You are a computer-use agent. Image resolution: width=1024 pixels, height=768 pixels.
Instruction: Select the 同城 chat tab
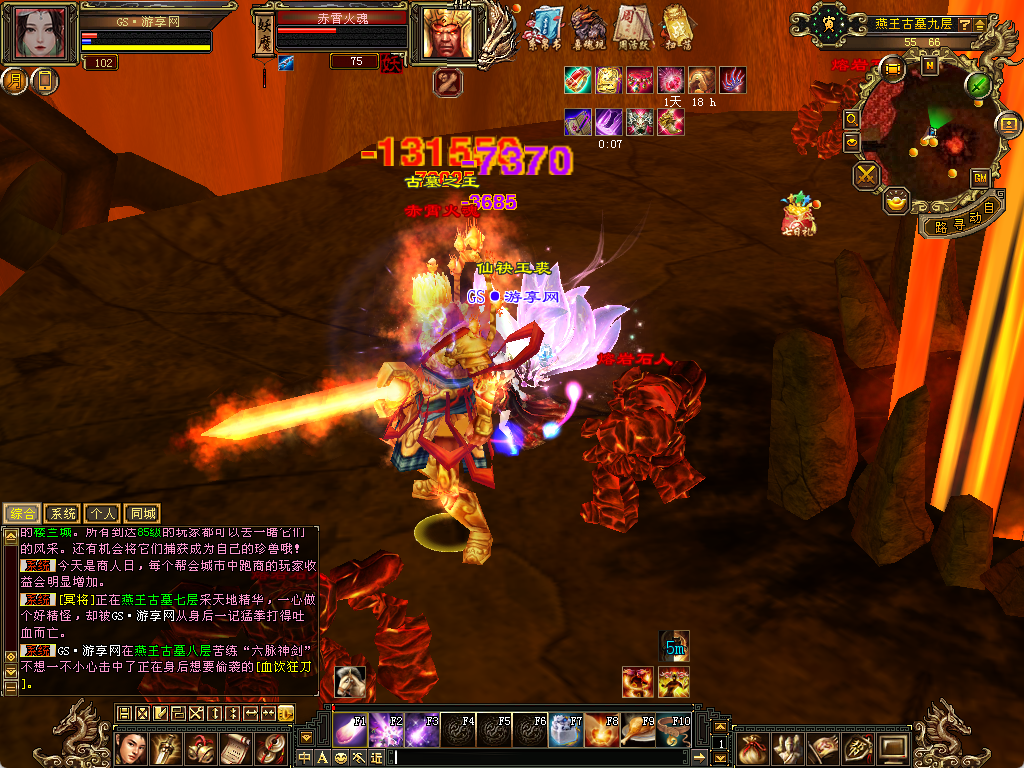143,513
